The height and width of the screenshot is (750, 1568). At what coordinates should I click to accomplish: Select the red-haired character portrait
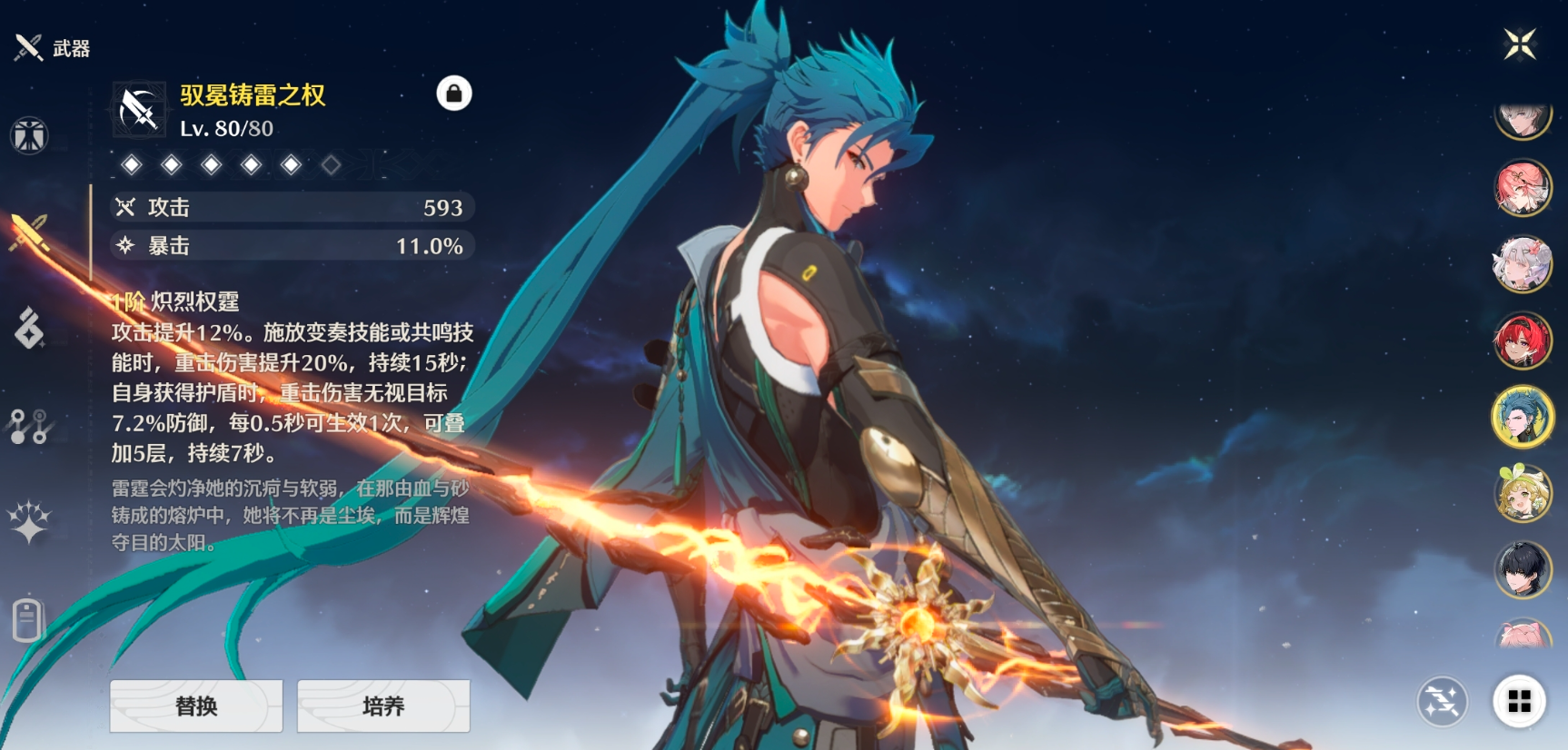(x=1523, y=340)
